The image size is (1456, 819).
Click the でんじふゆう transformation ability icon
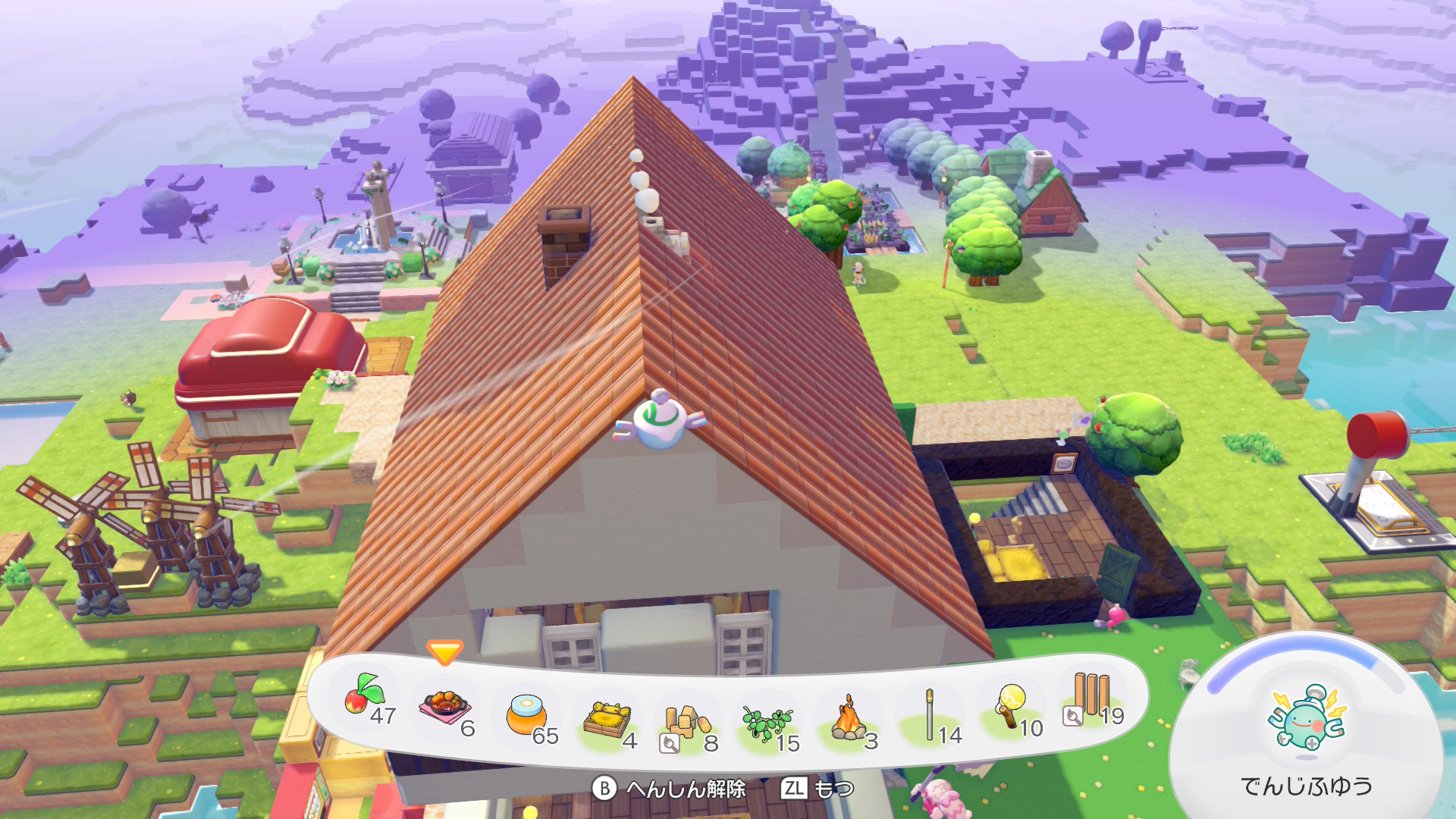tap(1306, 718)
